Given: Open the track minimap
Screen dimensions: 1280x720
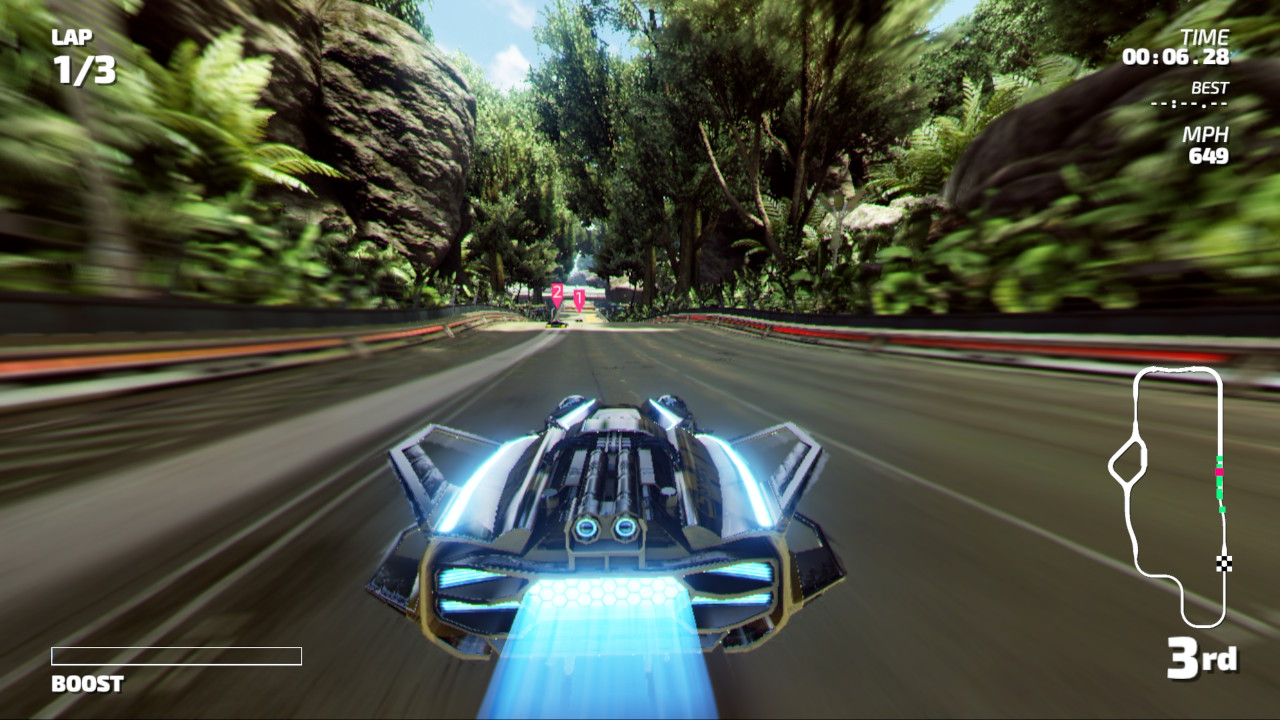Looking at the screenshot, I should click(x=1168, y=496).
